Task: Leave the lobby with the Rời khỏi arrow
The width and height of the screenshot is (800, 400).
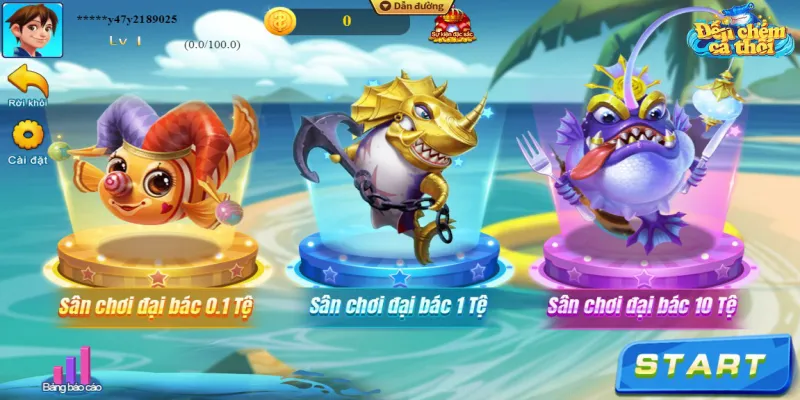Action: point(27,82)
